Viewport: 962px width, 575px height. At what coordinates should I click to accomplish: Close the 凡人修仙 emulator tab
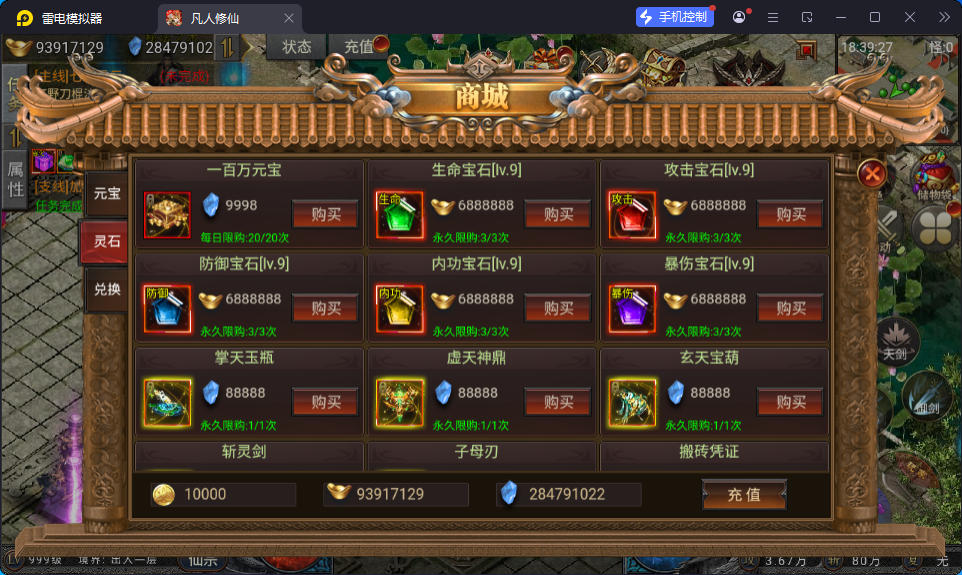[x=289, y=18]
